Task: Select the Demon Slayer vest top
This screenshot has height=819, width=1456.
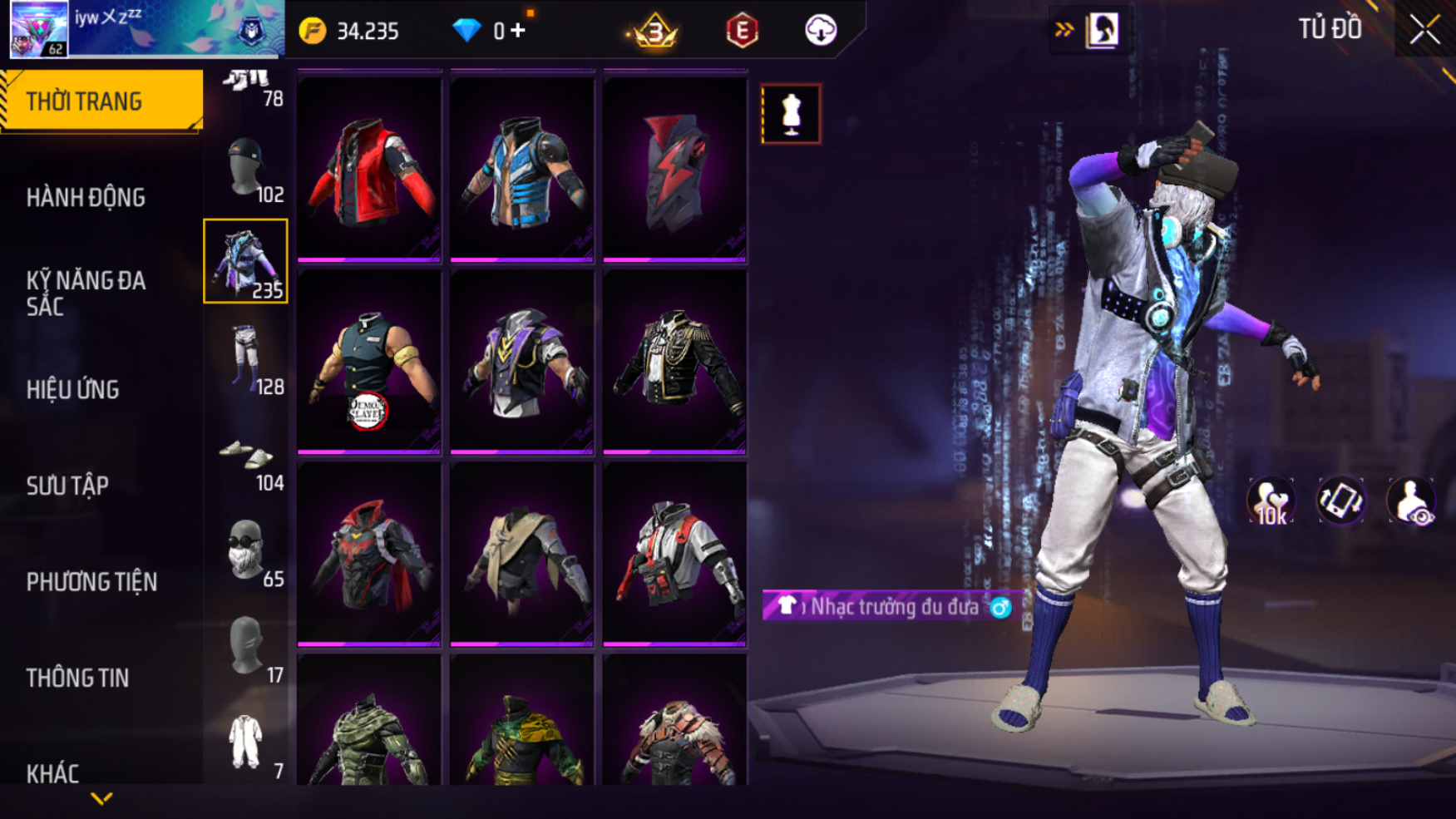Action: coord(369,362)
